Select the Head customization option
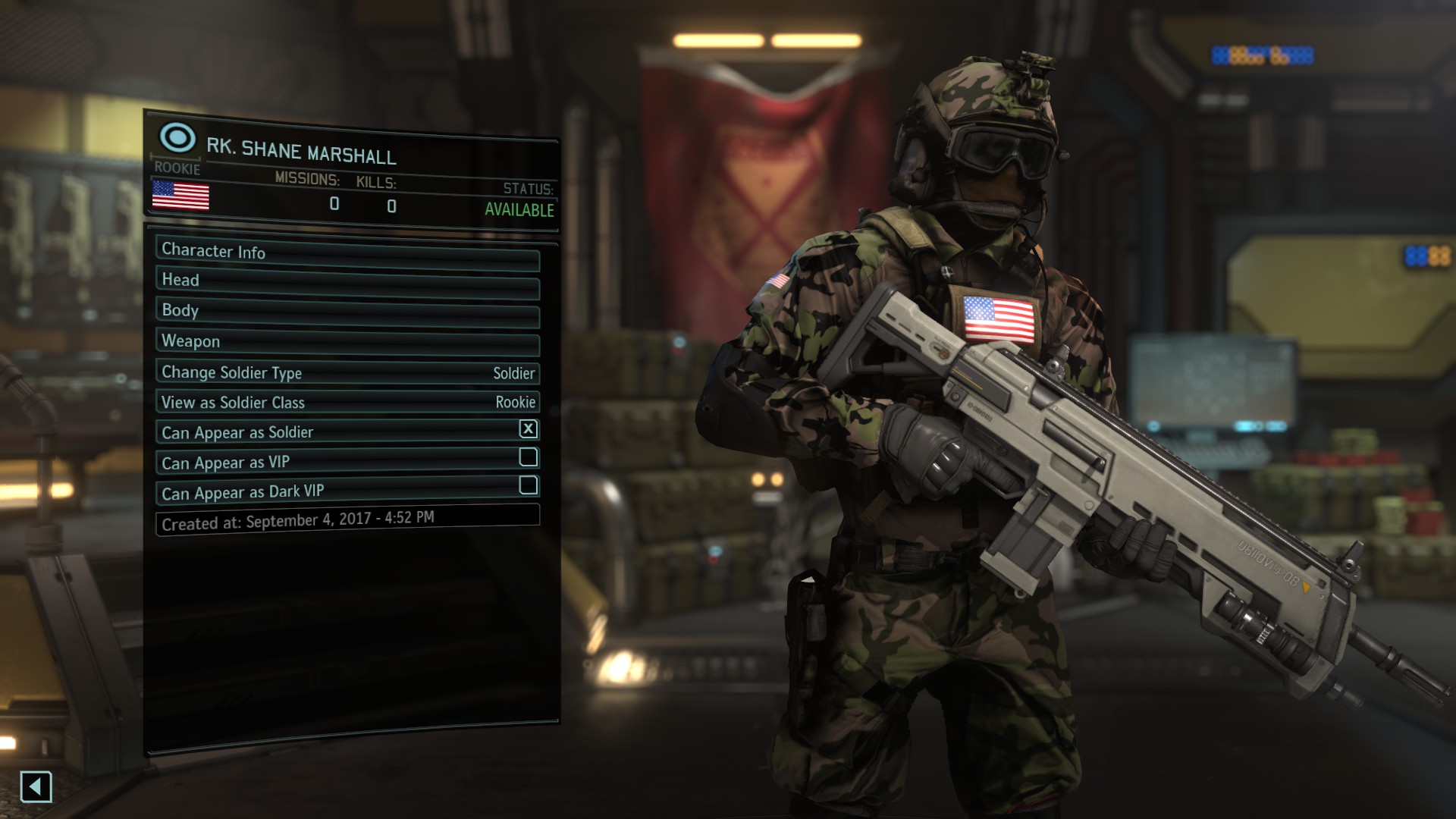Image resolution: width=1456 pixels, height=819 pixels. [347, 282]
